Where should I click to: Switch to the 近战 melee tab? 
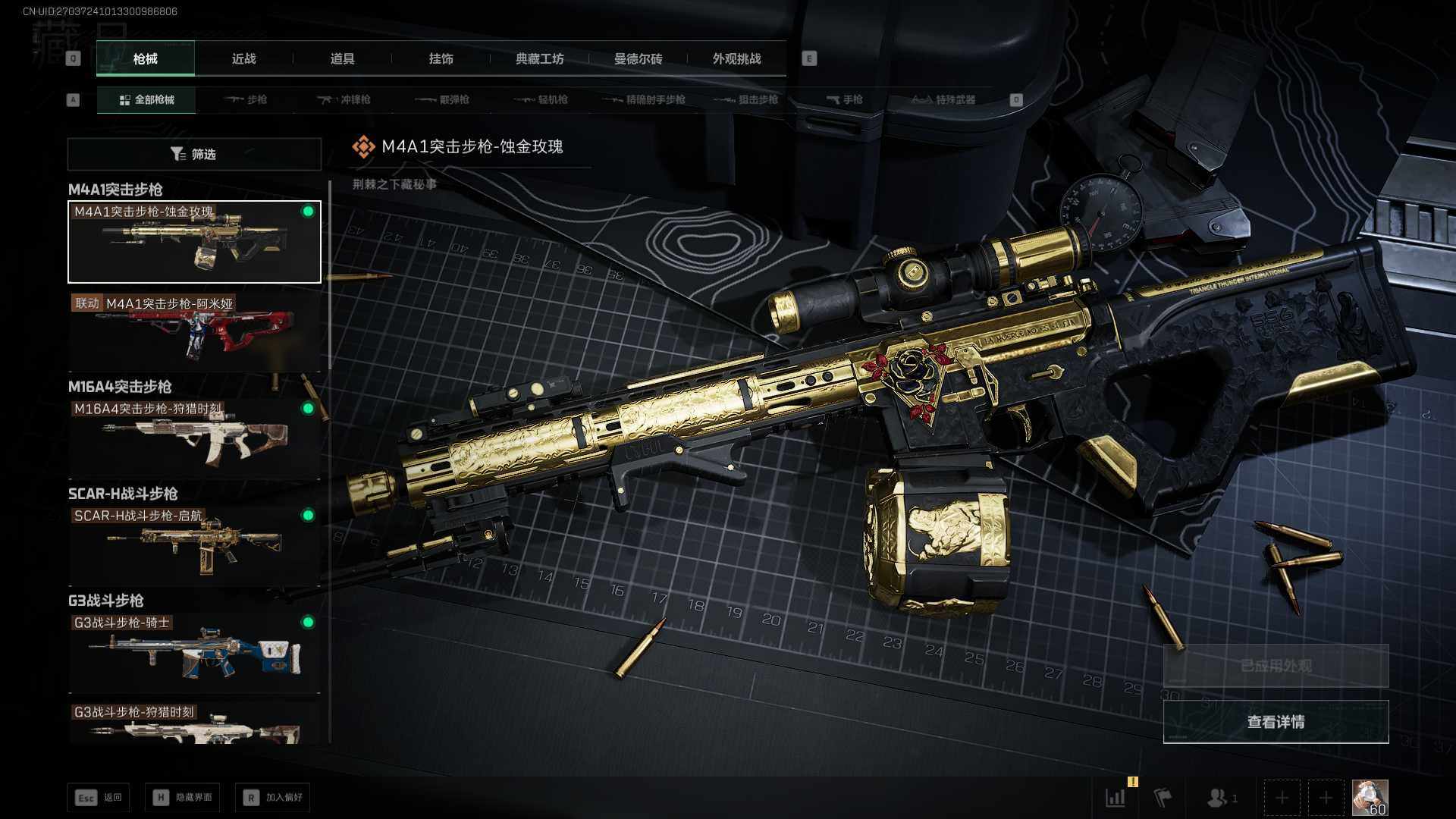coord(243,58)
